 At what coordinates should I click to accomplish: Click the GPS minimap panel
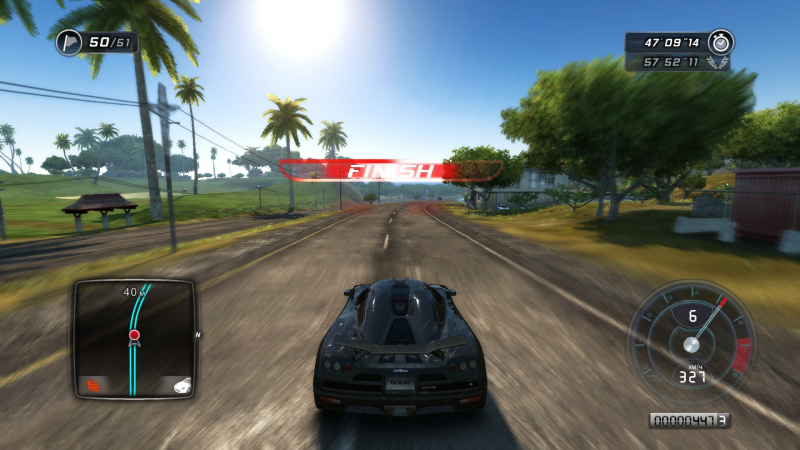(133, 340)
